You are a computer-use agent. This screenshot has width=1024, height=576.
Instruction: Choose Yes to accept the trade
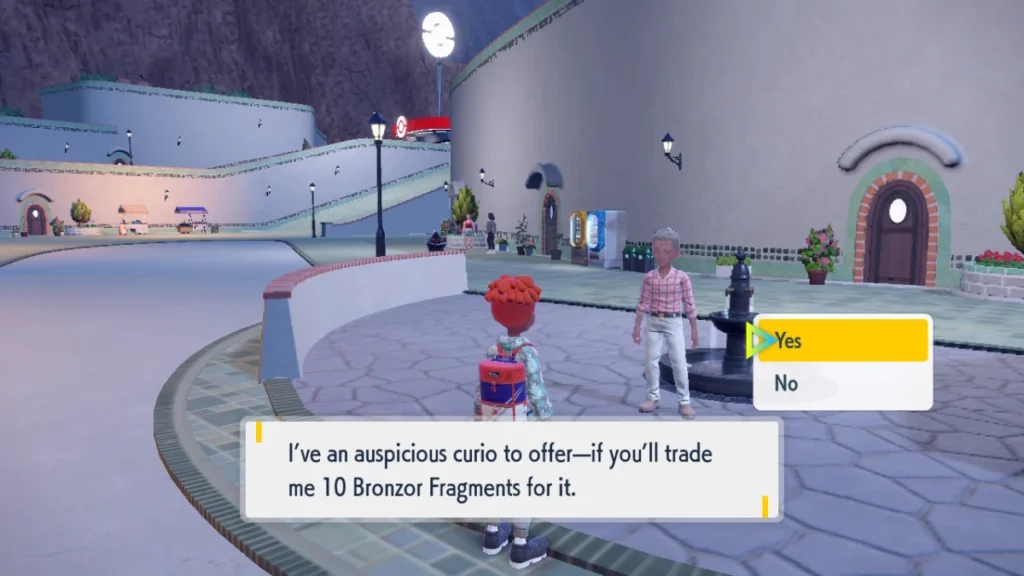coord(842,341)
